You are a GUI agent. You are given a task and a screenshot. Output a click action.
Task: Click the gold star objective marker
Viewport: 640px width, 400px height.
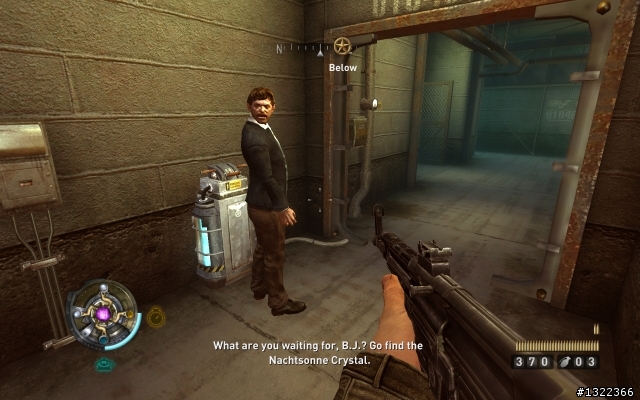point(343,46)
